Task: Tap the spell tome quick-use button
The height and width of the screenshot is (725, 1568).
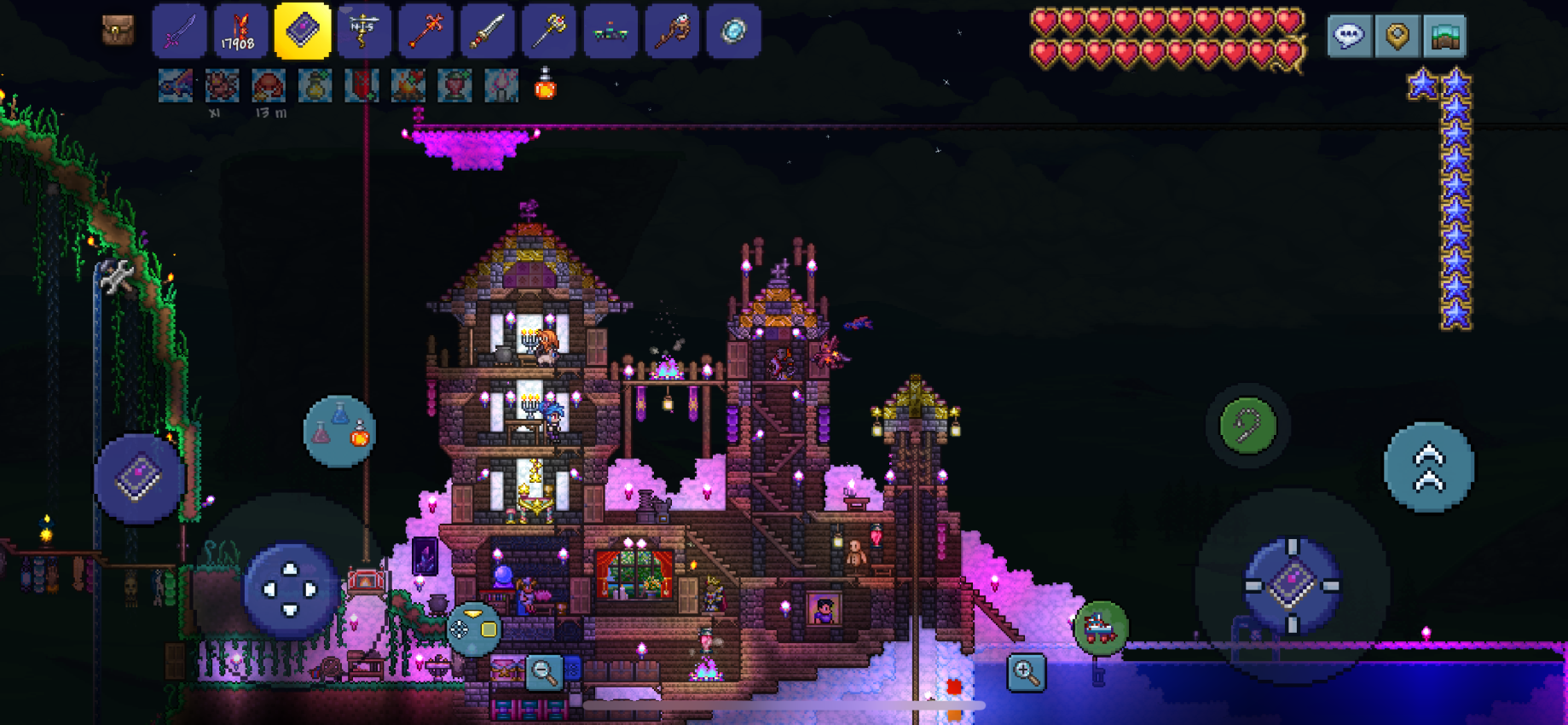Action: click(x=139, y=478)
